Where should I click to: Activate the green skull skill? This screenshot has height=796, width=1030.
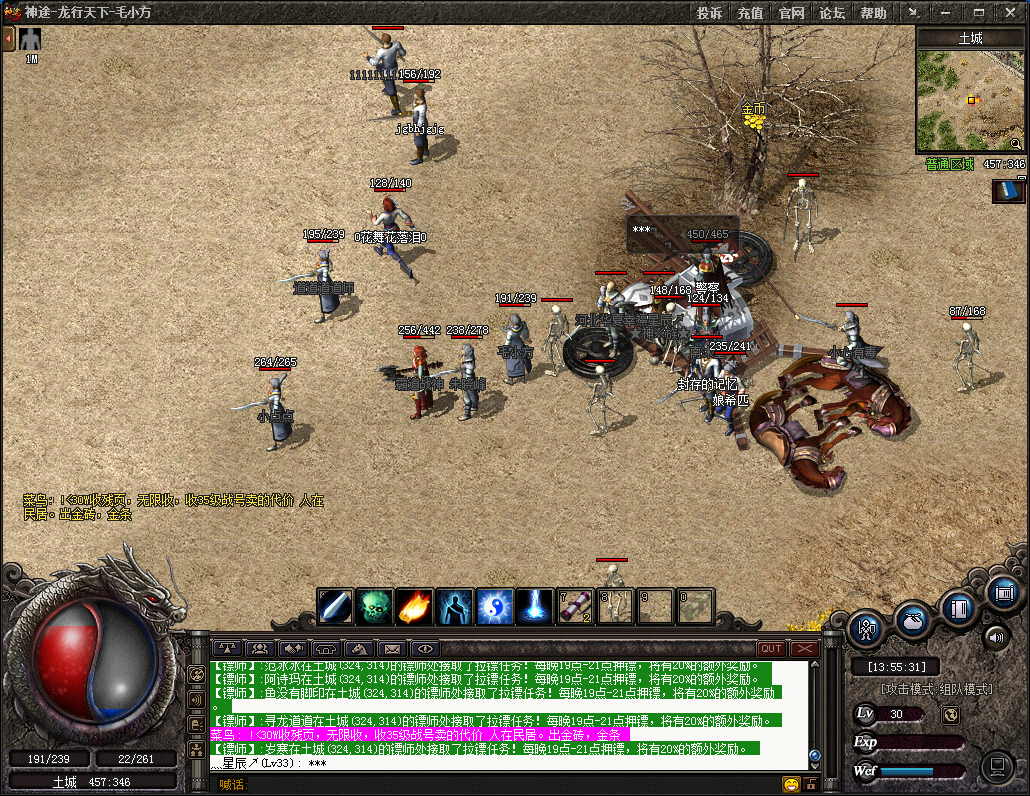point(375,606)
